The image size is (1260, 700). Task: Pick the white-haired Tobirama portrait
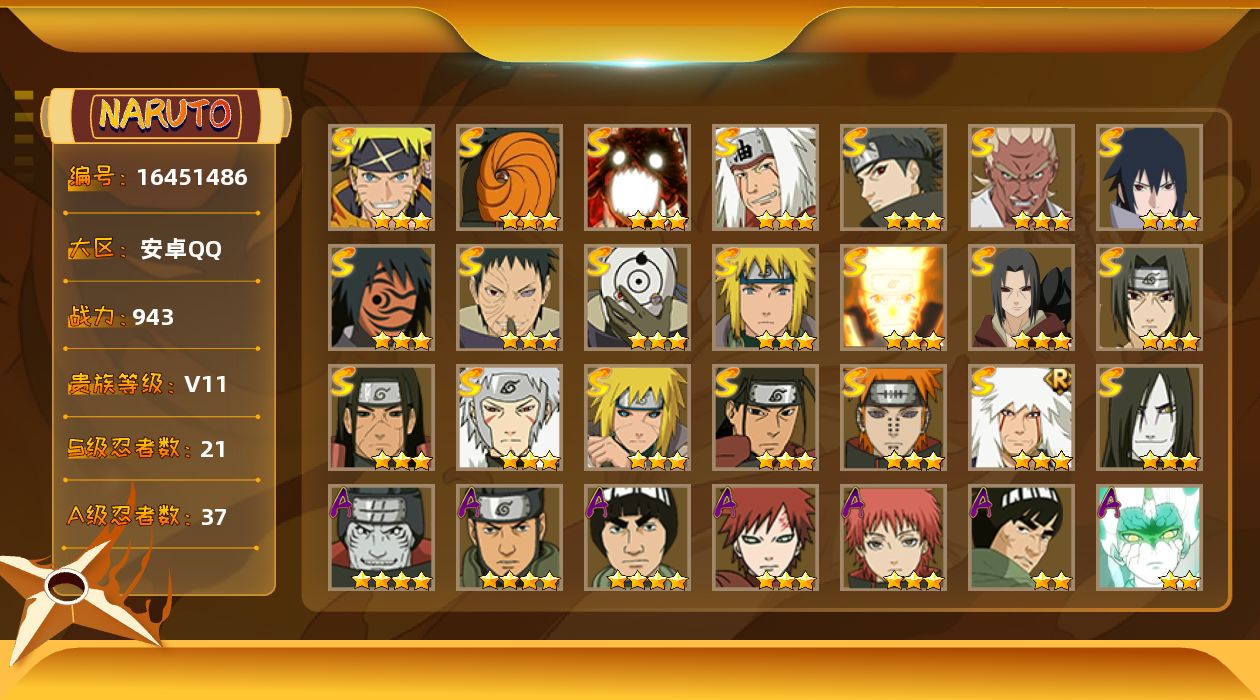pyautogui.click(x=509, y=417)
